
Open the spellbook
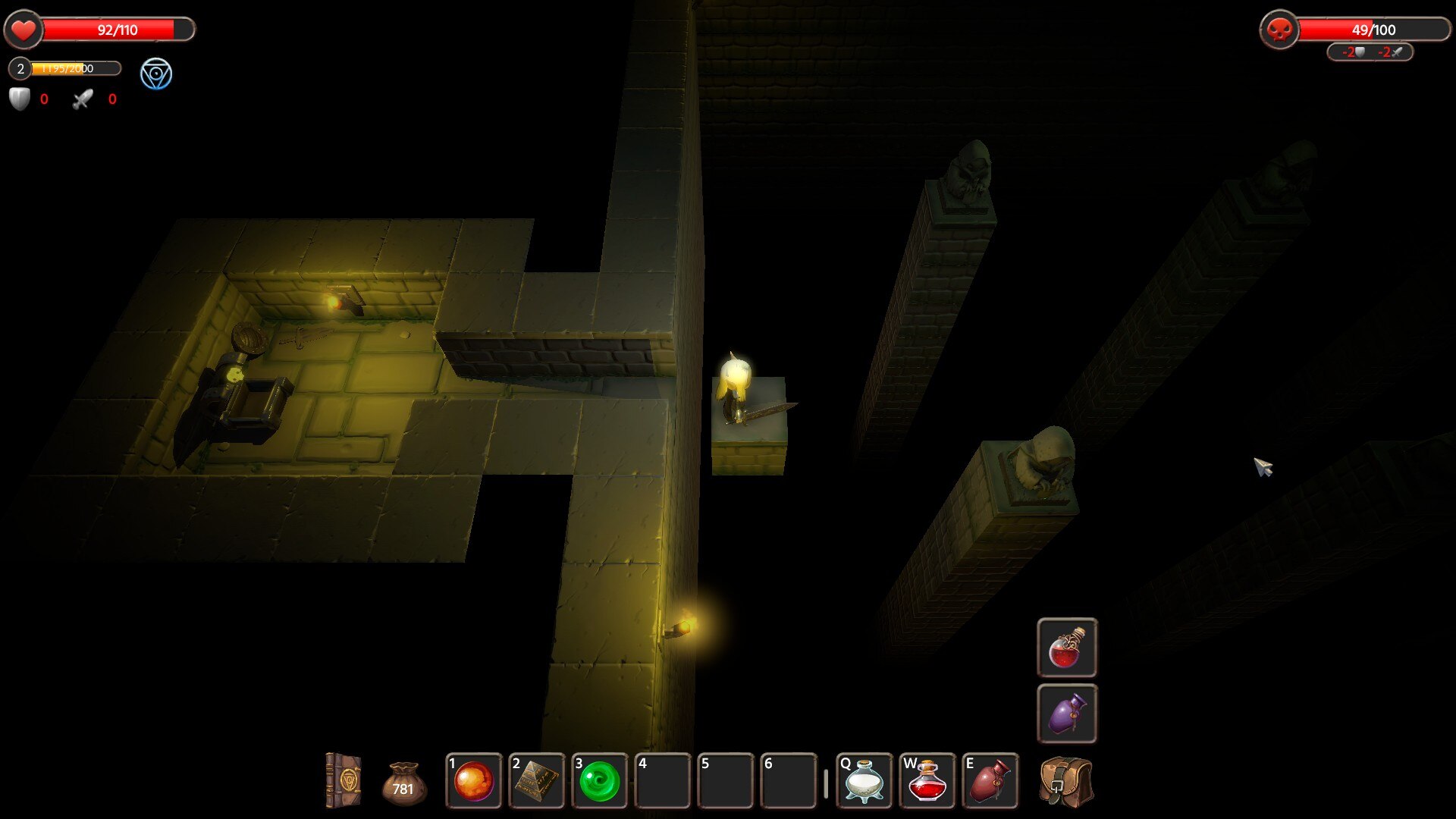pos(343,780)
